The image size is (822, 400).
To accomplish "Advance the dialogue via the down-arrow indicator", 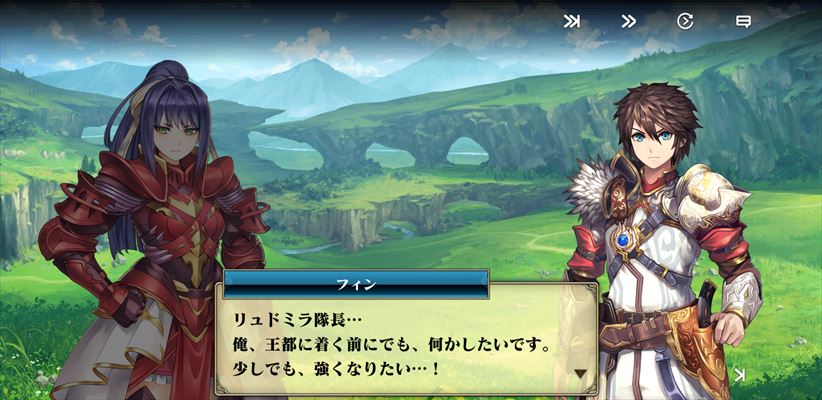I will tap(580, 374).
